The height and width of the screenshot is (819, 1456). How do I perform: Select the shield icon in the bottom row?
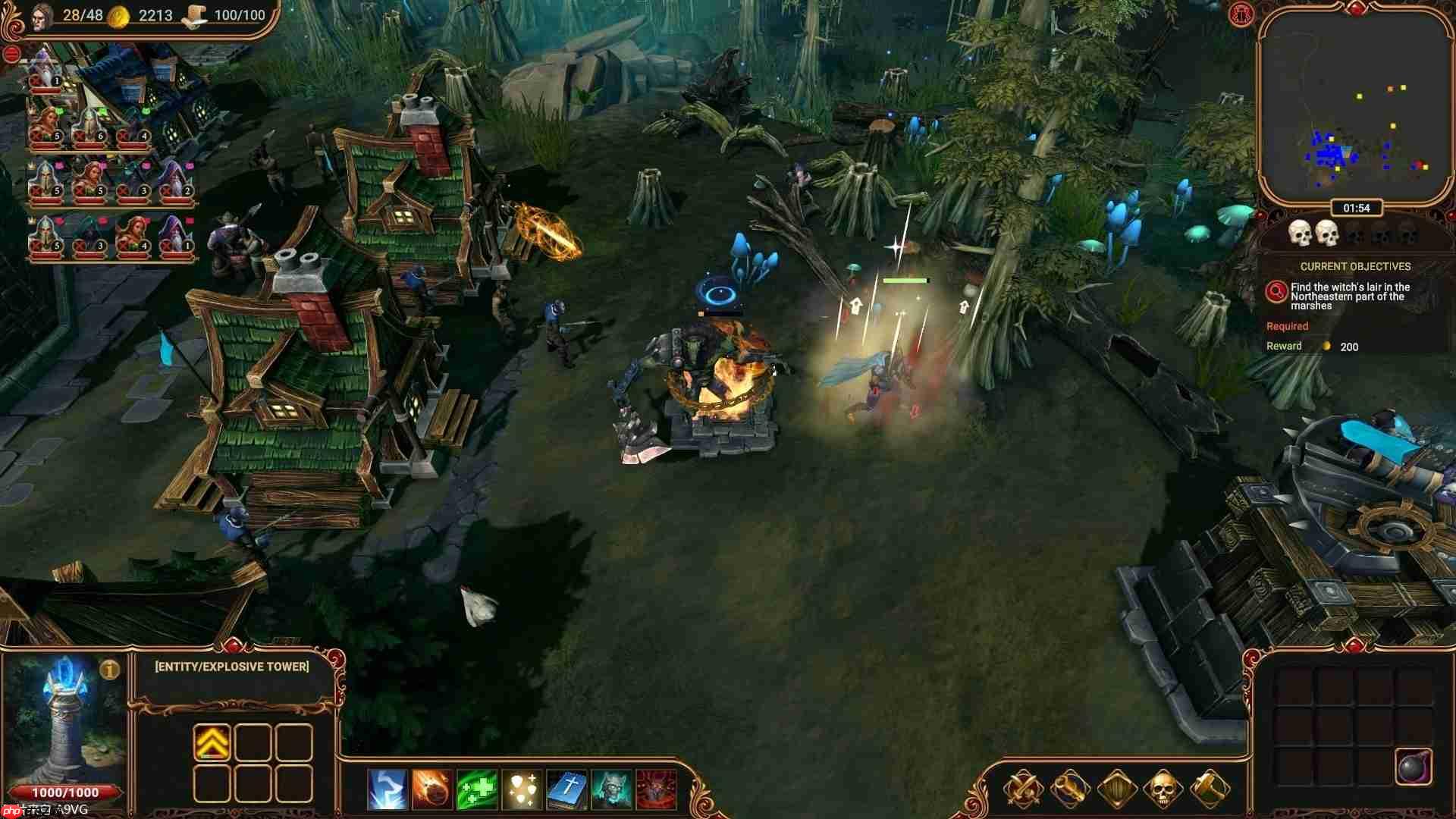point(1117,789)
